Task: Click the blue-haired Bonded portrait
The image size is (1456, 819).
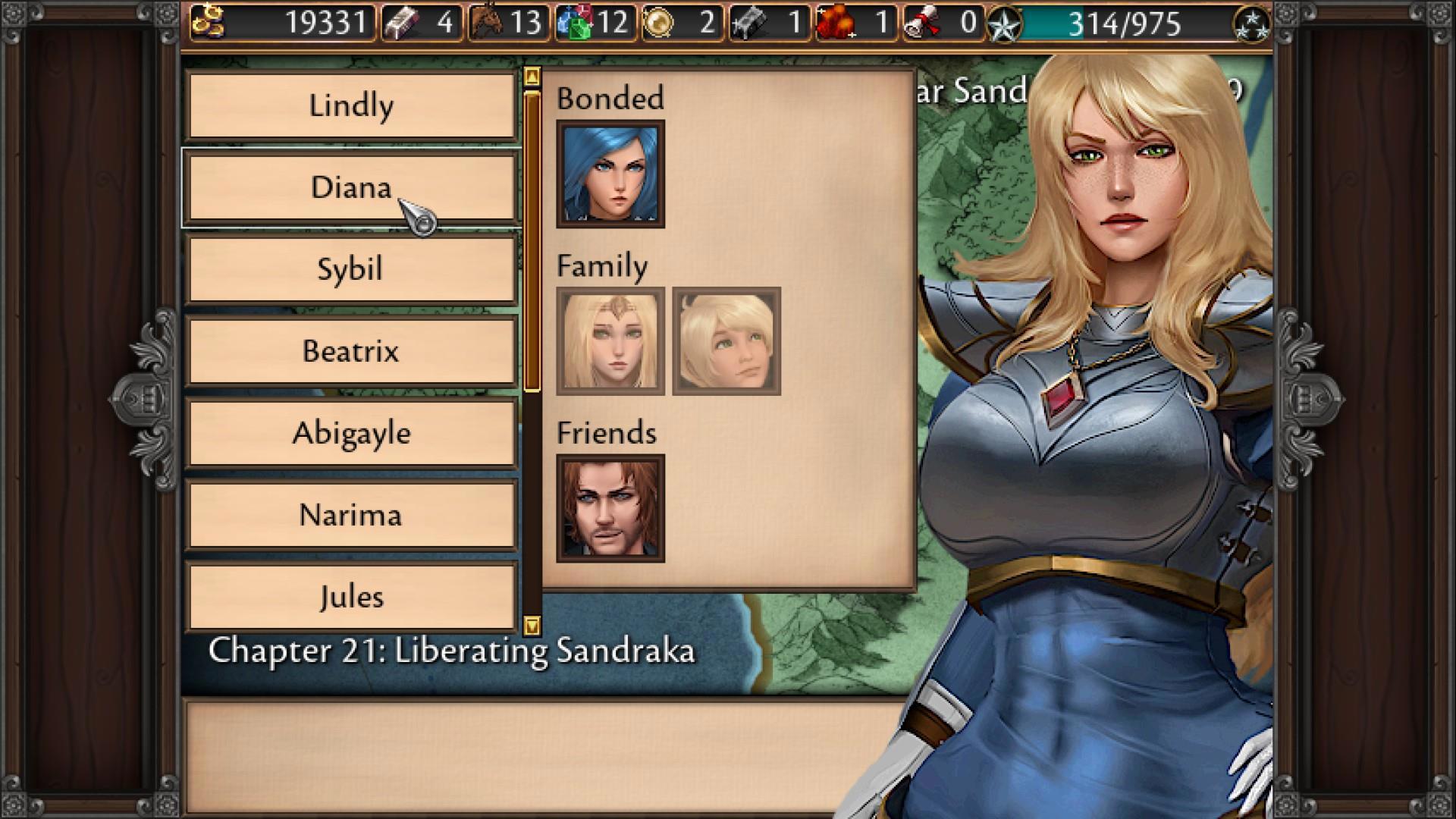Action: [610, 174]
